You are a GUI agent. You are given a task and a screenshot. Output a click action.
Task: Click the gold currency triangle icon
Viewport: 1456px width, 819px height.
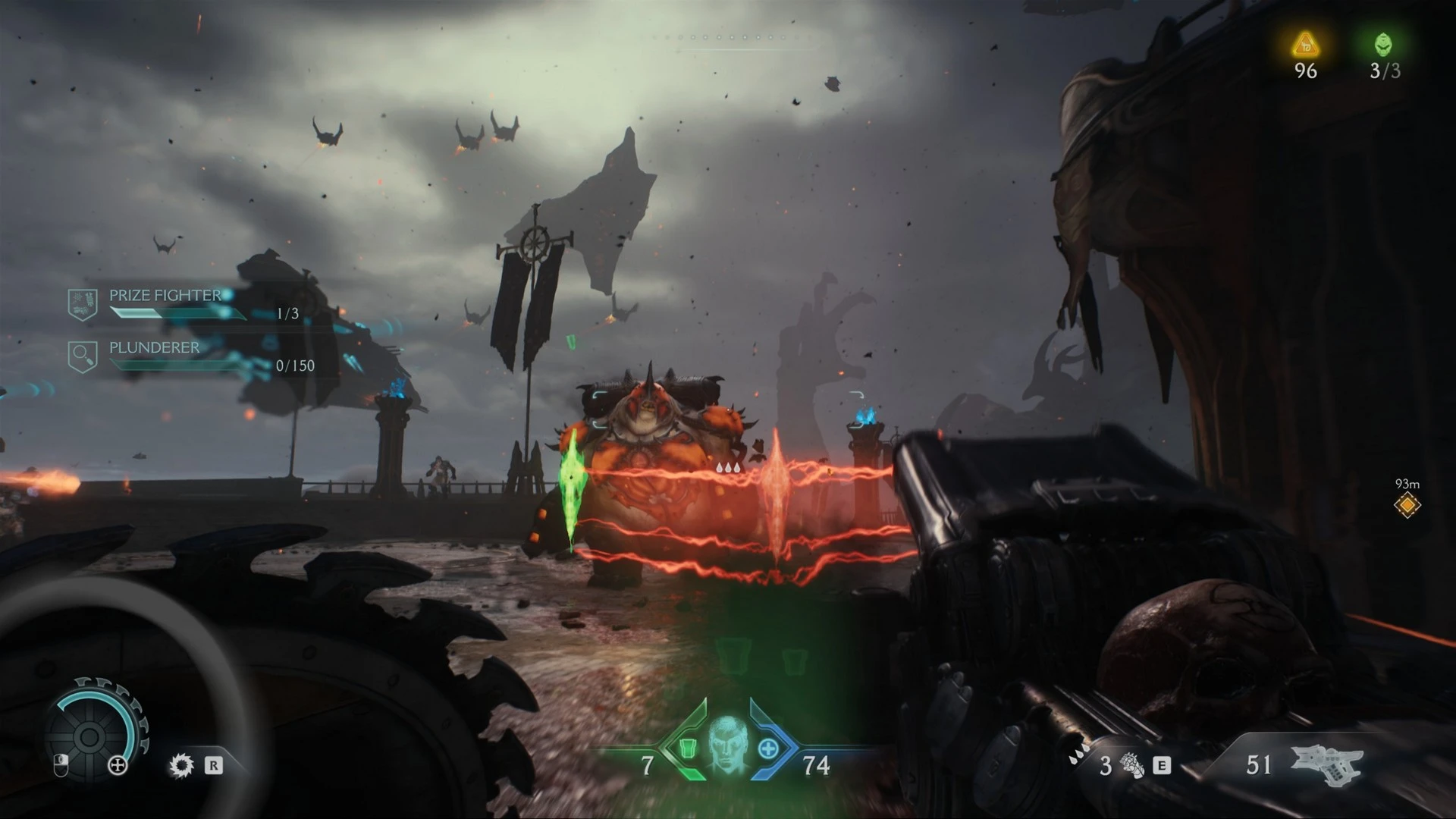(x=1305, y=45)
